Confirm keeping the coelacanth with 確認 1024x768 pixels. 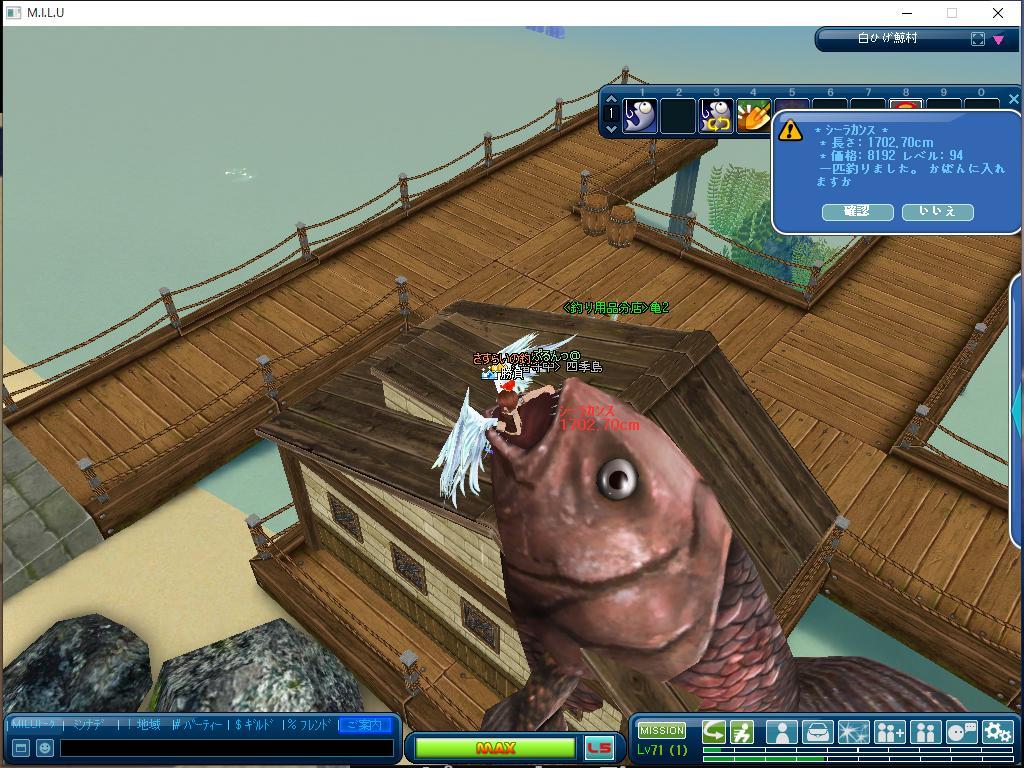click(x=857, y=211)
